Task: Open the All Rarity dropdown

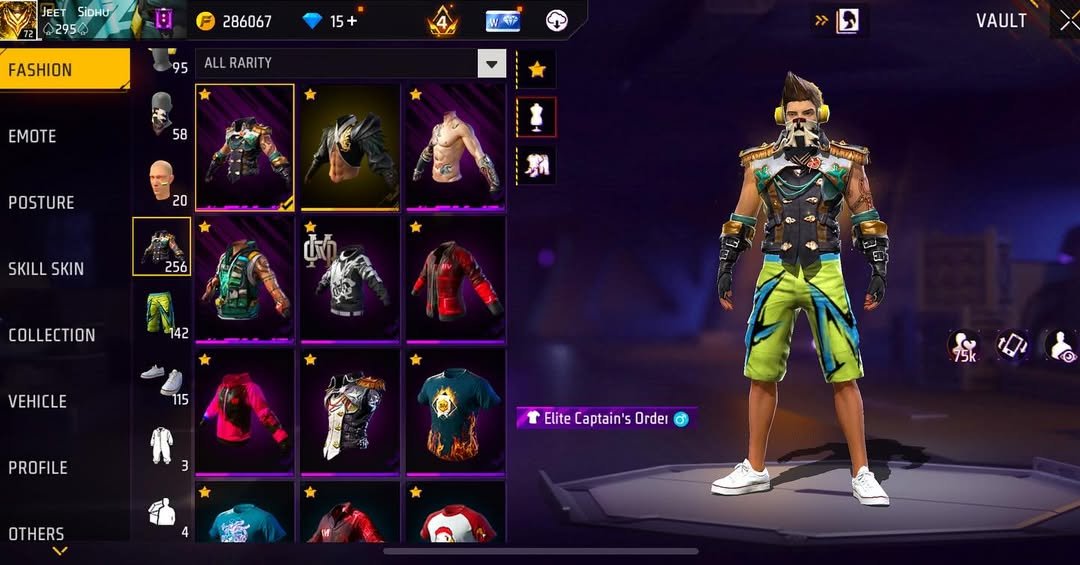Action: (350, 63)
